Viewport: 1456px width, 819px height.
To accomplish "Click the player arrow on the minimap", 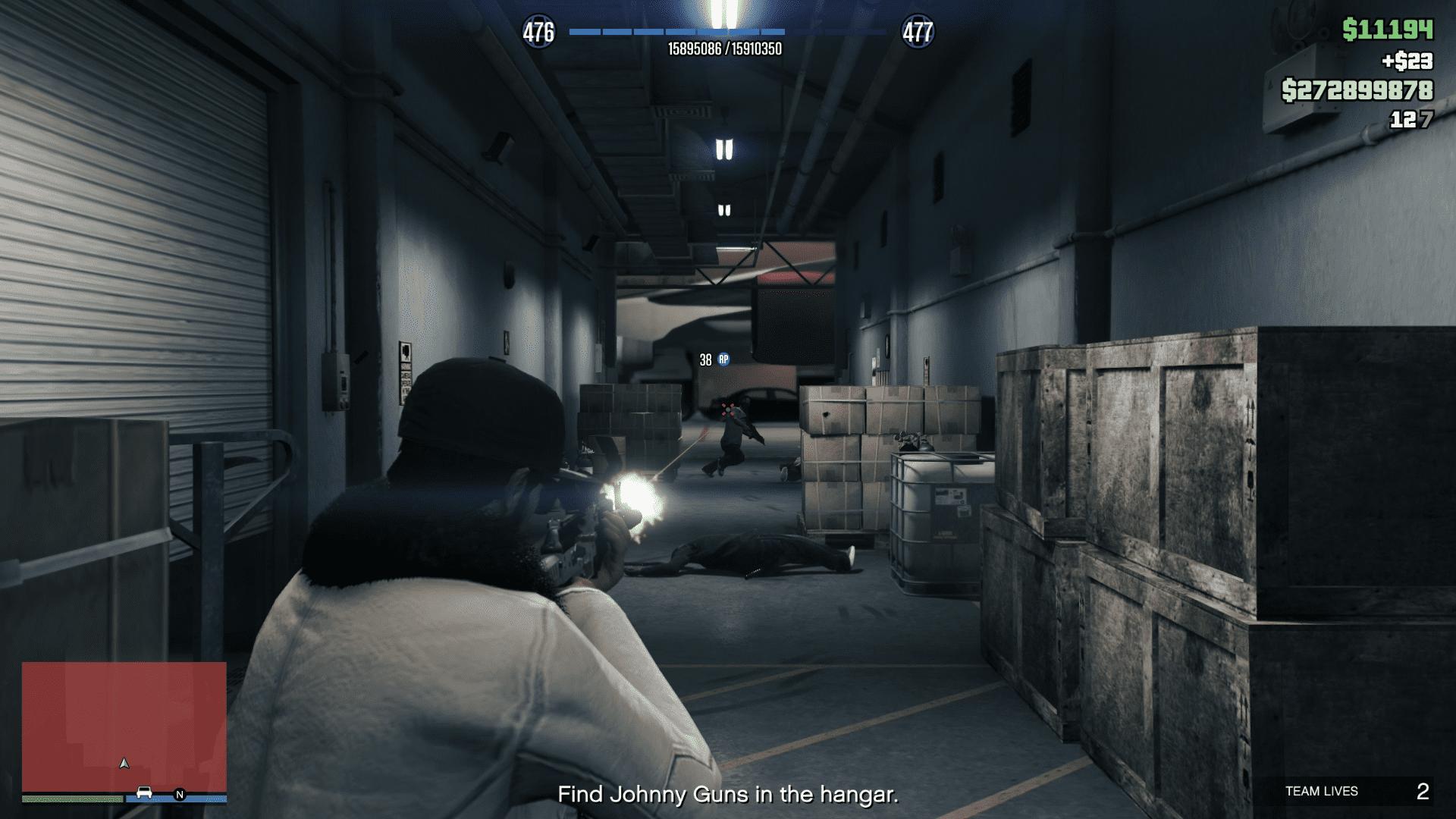I will coord(125,763).
